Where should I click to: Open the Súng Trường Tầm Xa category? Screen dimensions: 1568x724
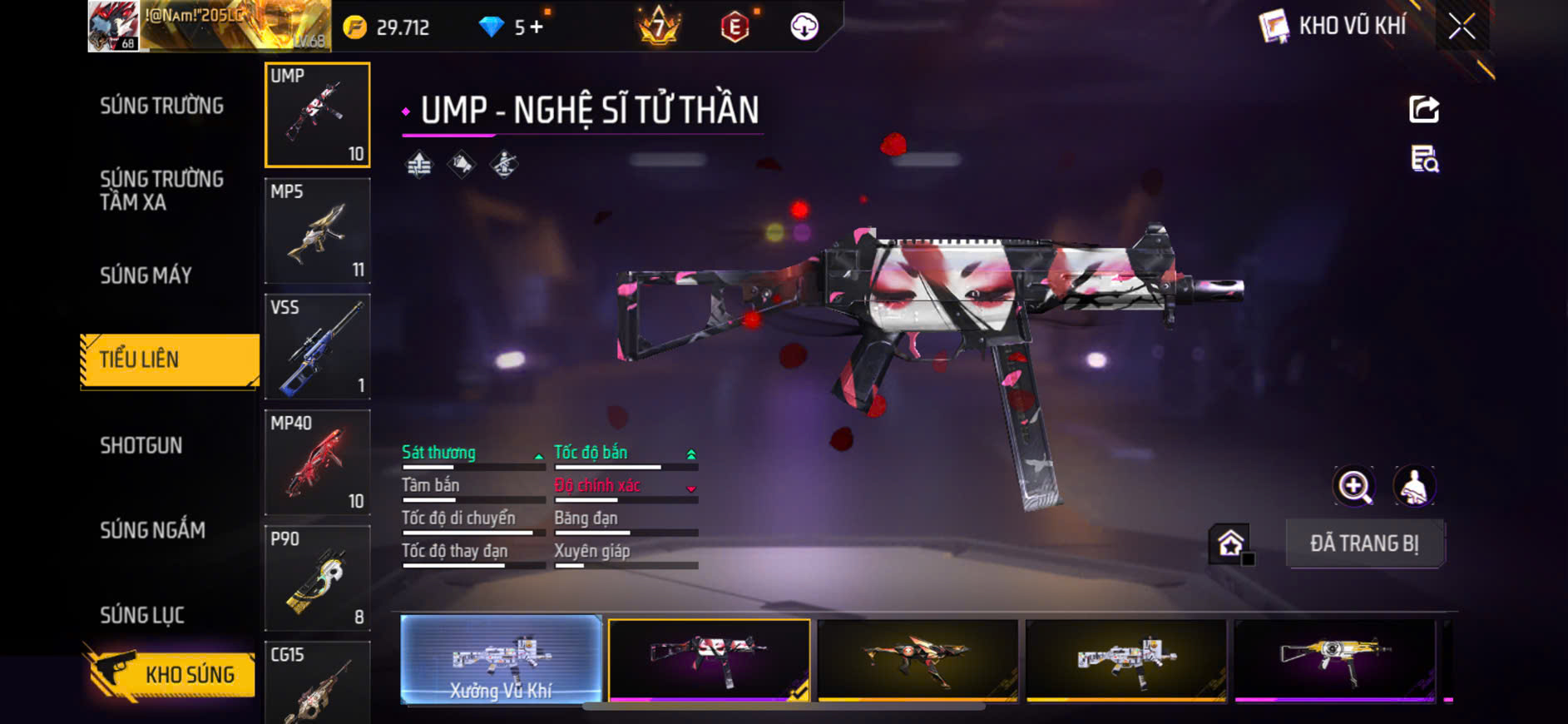click(x=161, y=191)
